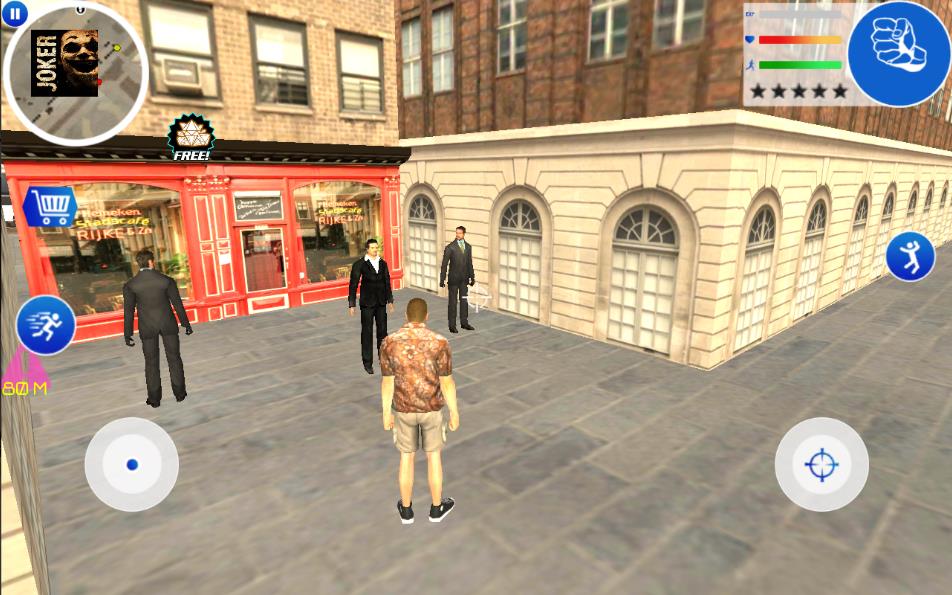The image size is (952, 595).
Task: Activate the sprint running button
Action: click(x=46, y=325)
